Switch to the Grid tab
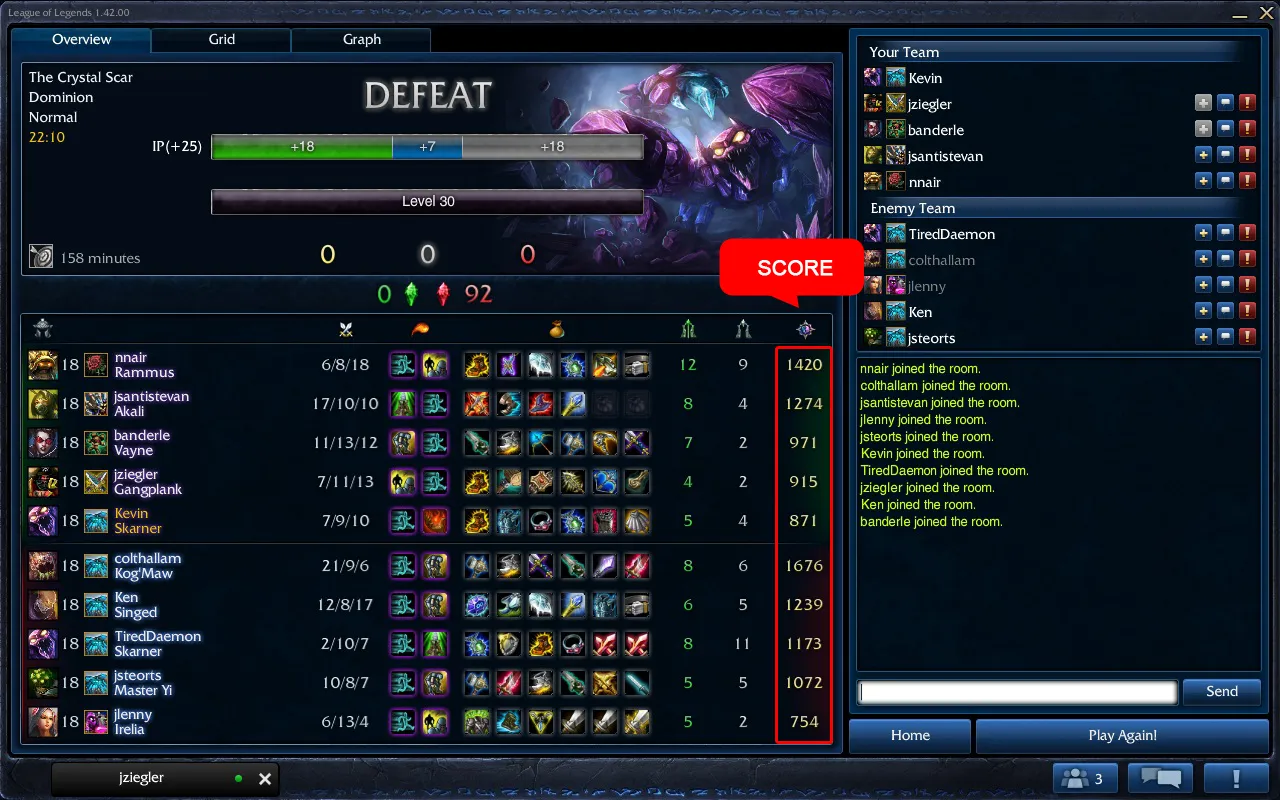The width and height of the screenshot is (1280, 800). (221, 40)
